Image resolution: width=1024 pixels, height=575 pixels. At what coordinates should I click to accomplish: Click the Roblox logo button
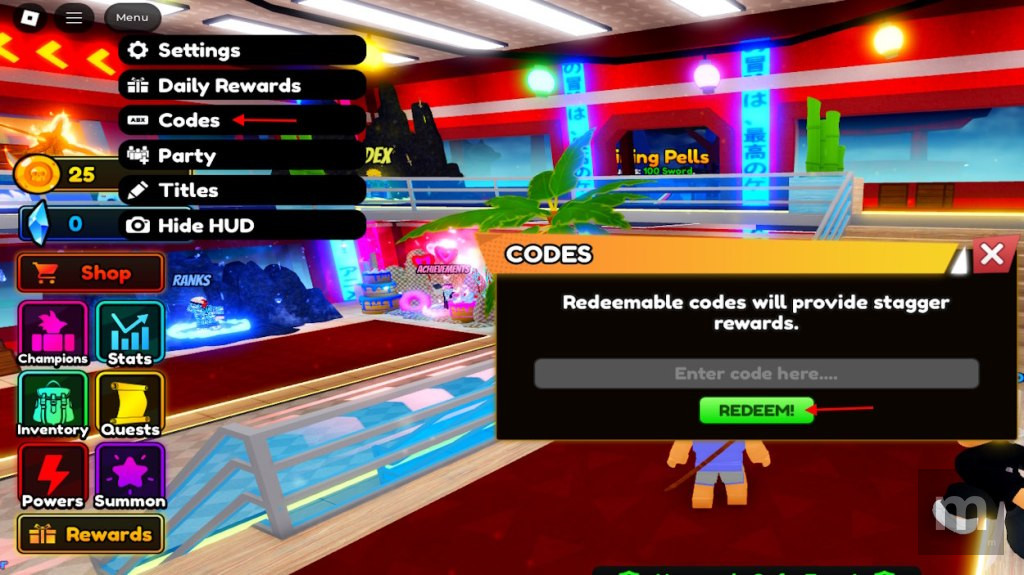coord(31,18)
